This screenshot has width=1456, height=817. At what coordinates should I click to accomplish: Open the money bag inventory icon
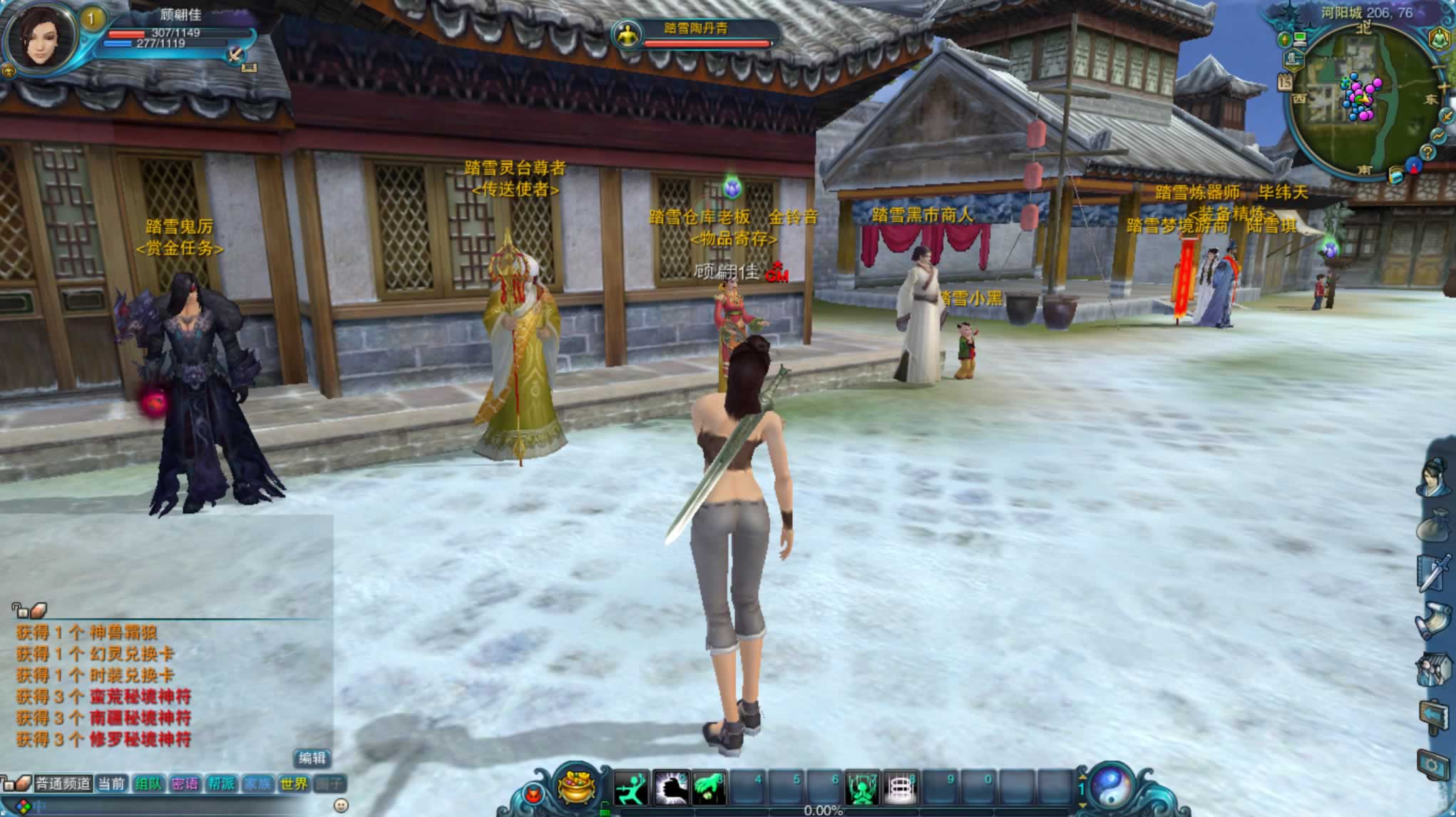point(1434,528)
